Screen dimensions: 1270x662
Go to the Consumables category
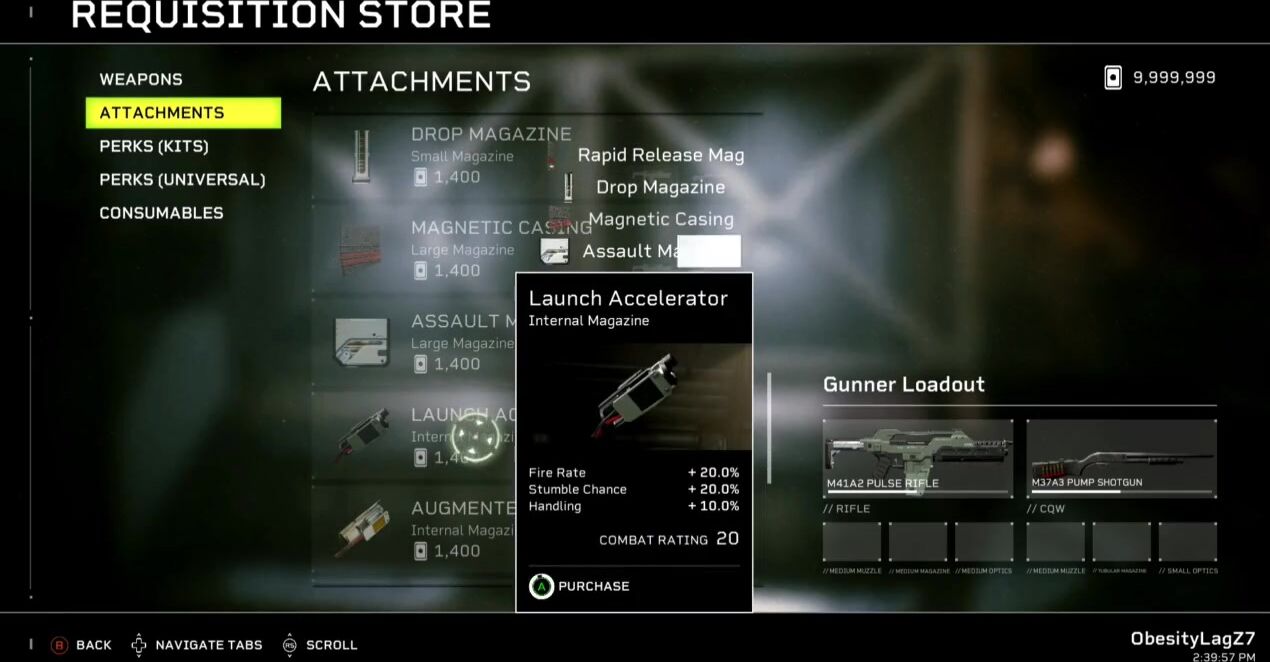(x=161, y=213)
